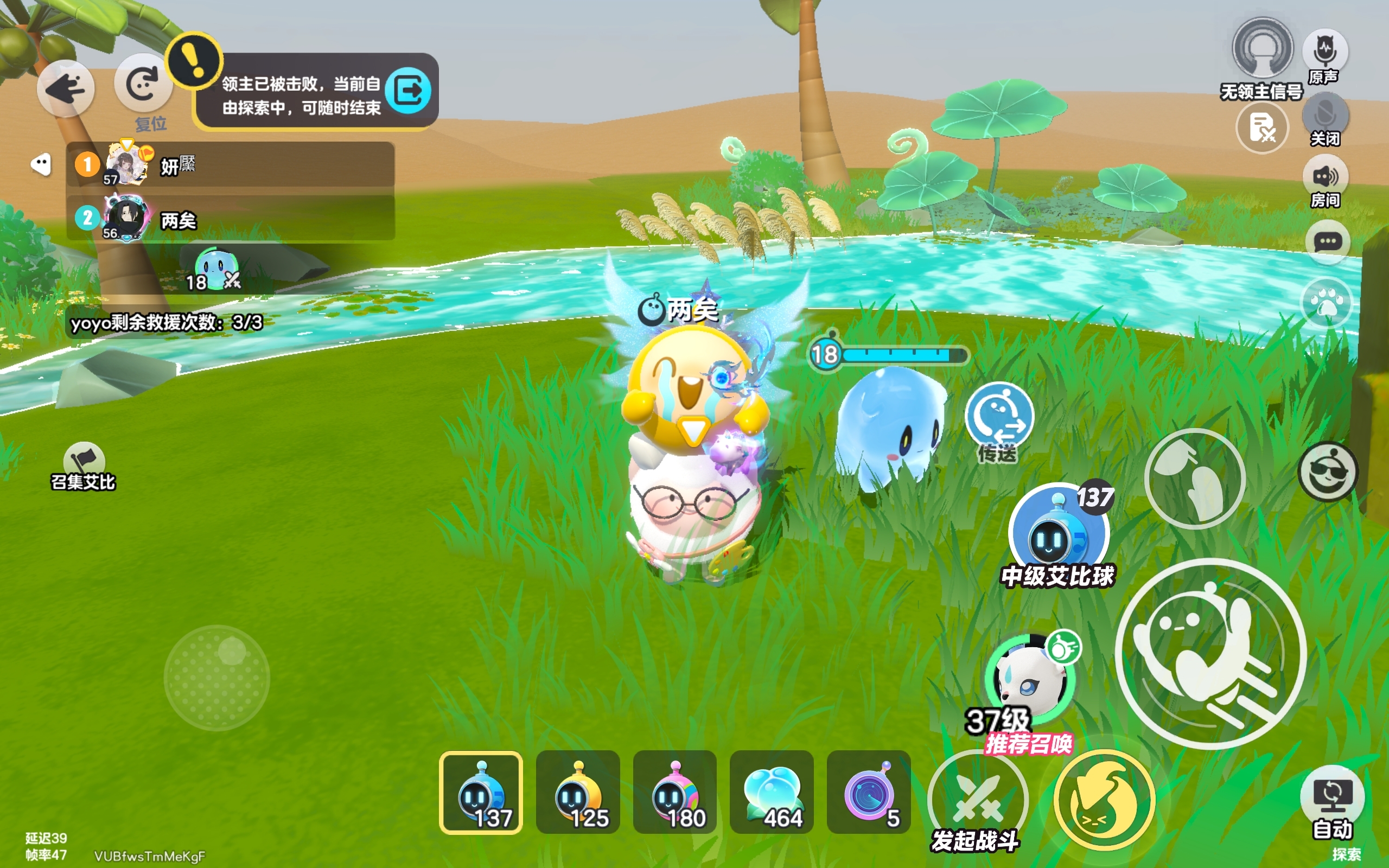Screen dimensions: 1389x868
Task: Start a battle with 发起战斗
Action: [977, 800]
